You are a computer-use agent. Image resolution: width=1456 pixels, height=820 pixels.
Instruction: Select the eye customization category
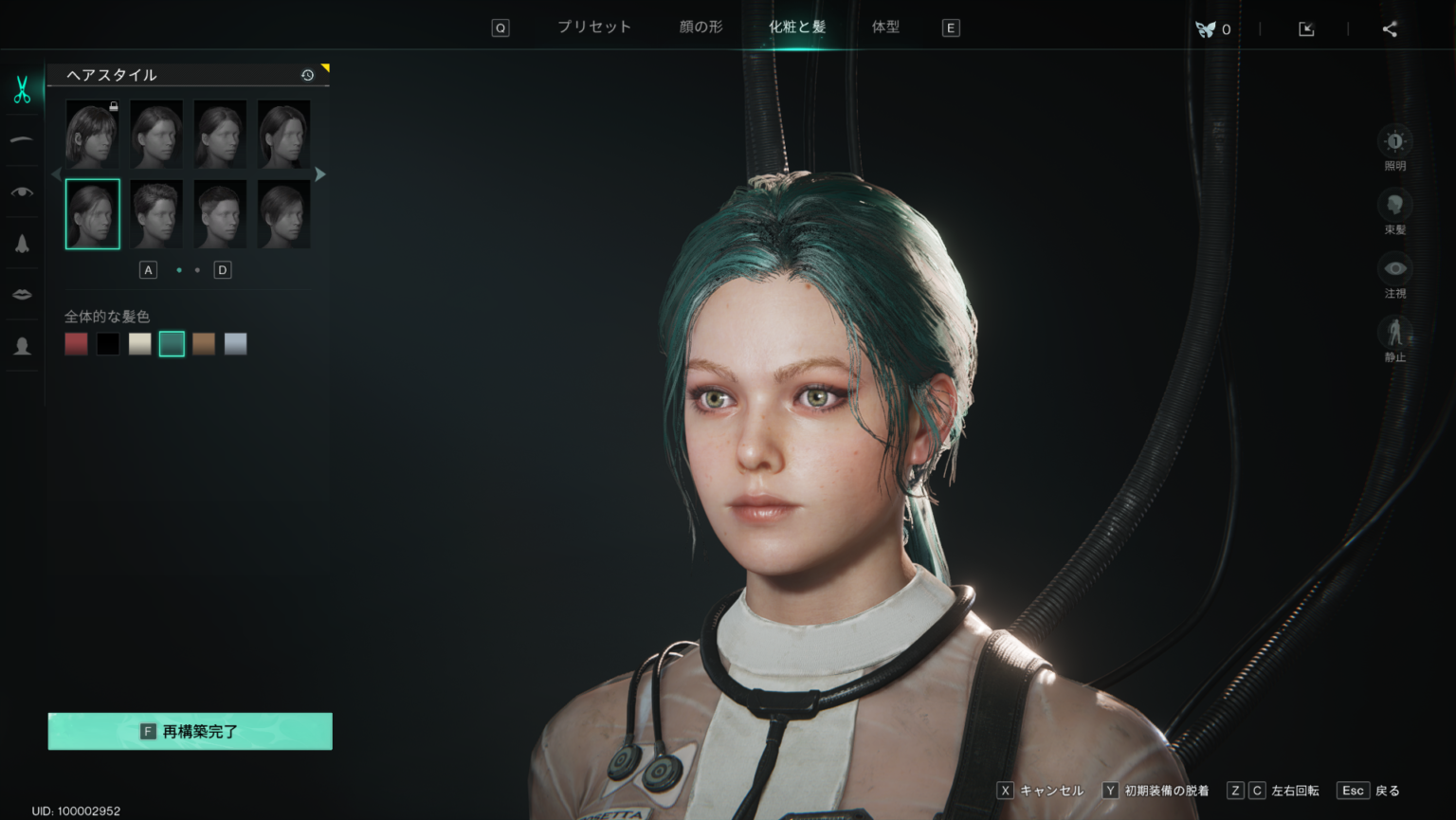pyautogui.click(x=22, y=191)
